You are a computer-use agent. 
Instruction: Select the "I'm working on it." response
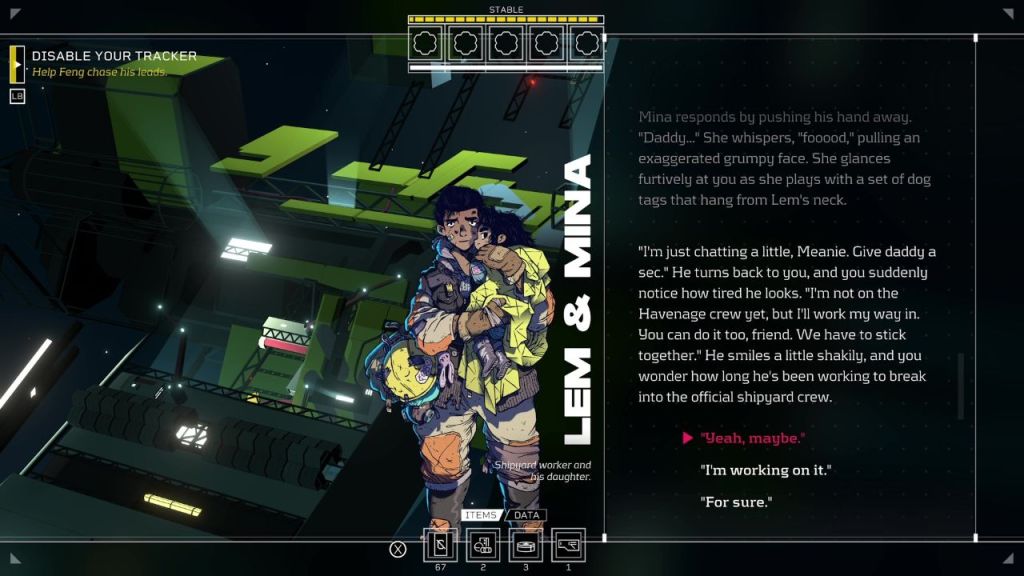click(x=766, y=470)
